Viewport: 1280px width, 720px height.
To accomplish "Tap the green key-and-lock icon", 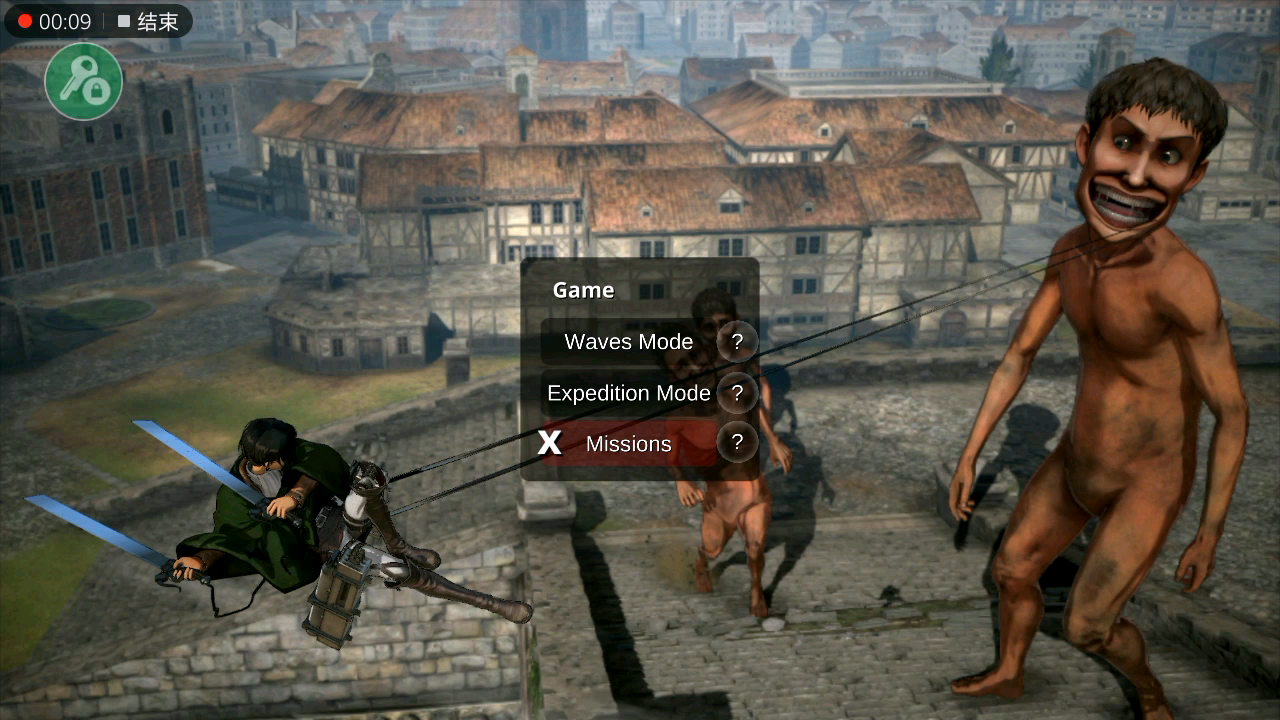I will point(84,82).
